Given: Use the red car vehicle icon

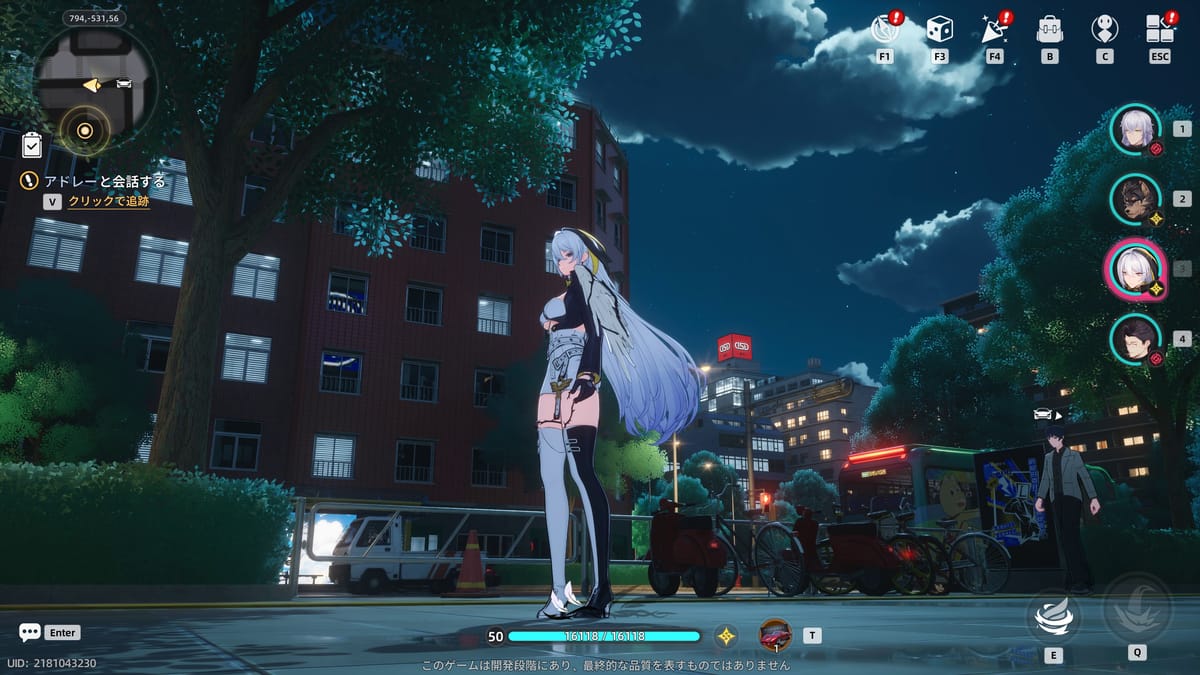Looking at the screenshot, I should (x=775, y=634).
